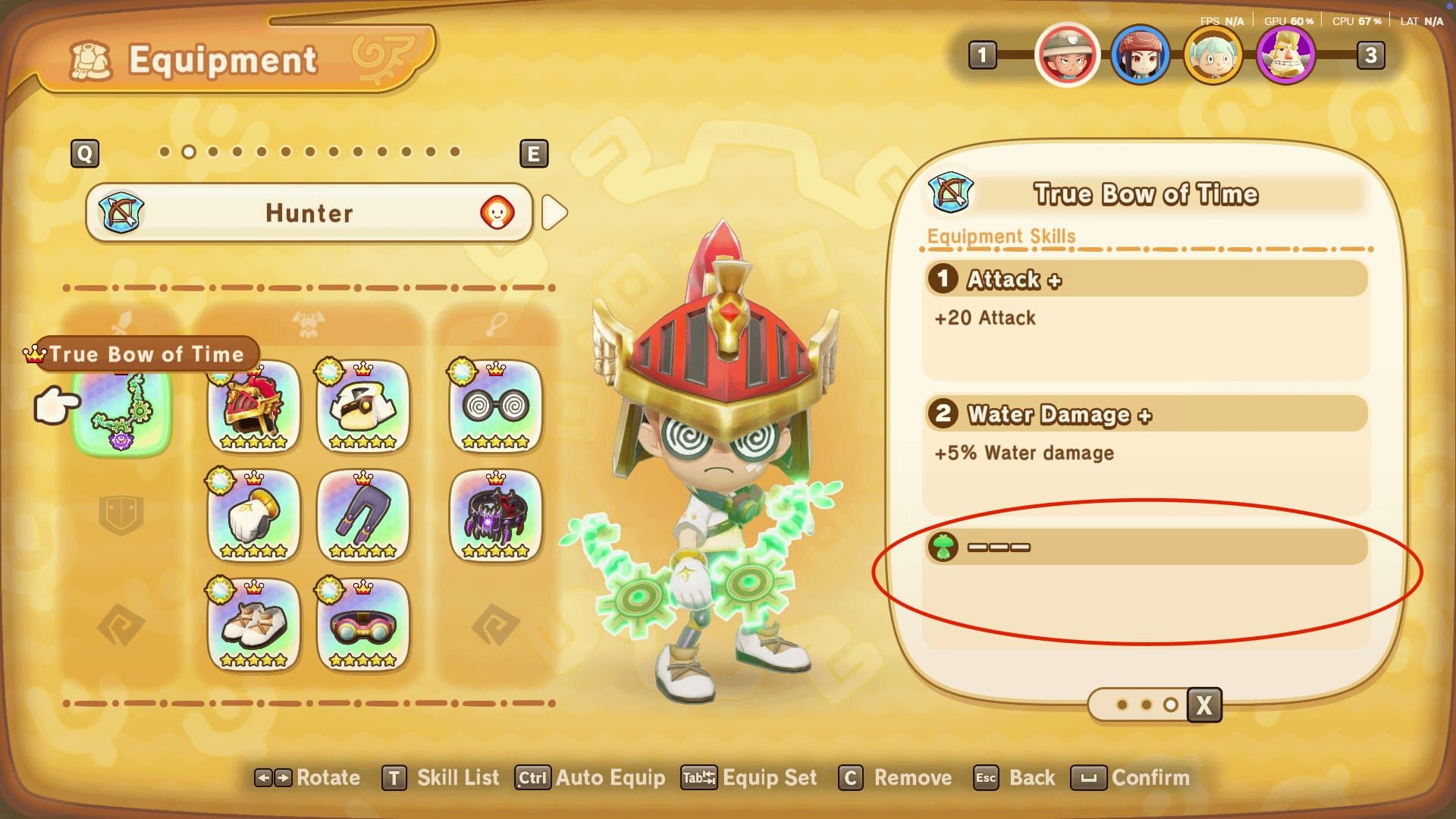The height and width of the screenshot is (819, 1456).
Task: Select the red-haired character portrait
Action: click(1140, 55)
